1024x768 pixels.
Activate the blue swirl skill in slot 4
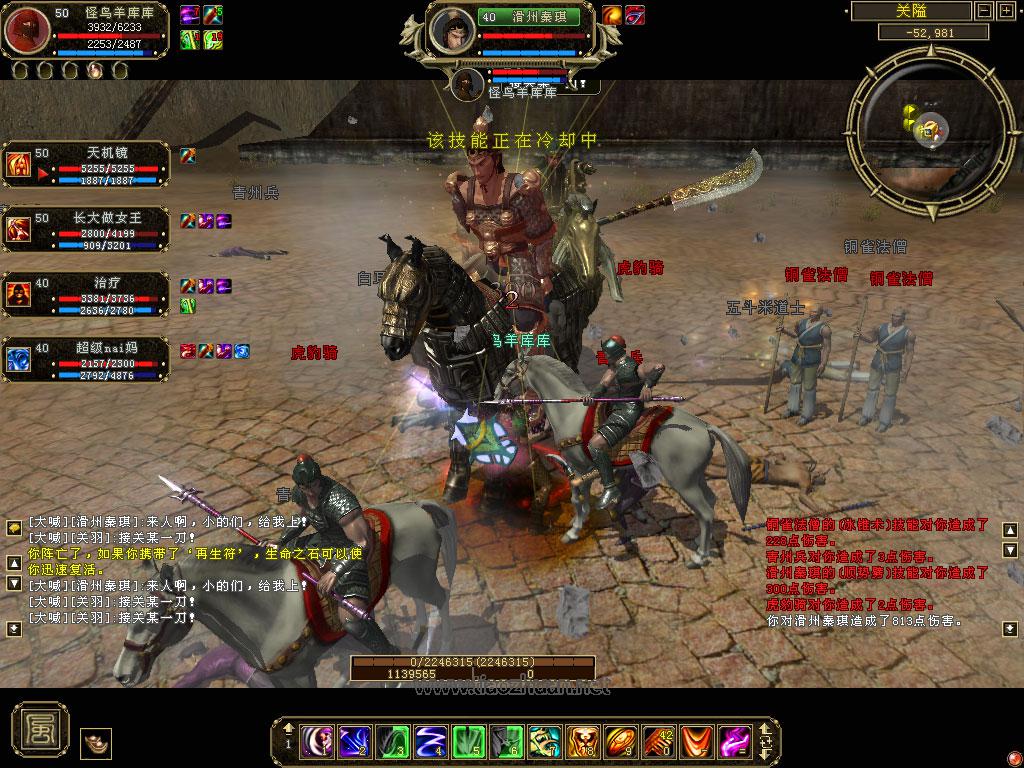tap(431, 741)
